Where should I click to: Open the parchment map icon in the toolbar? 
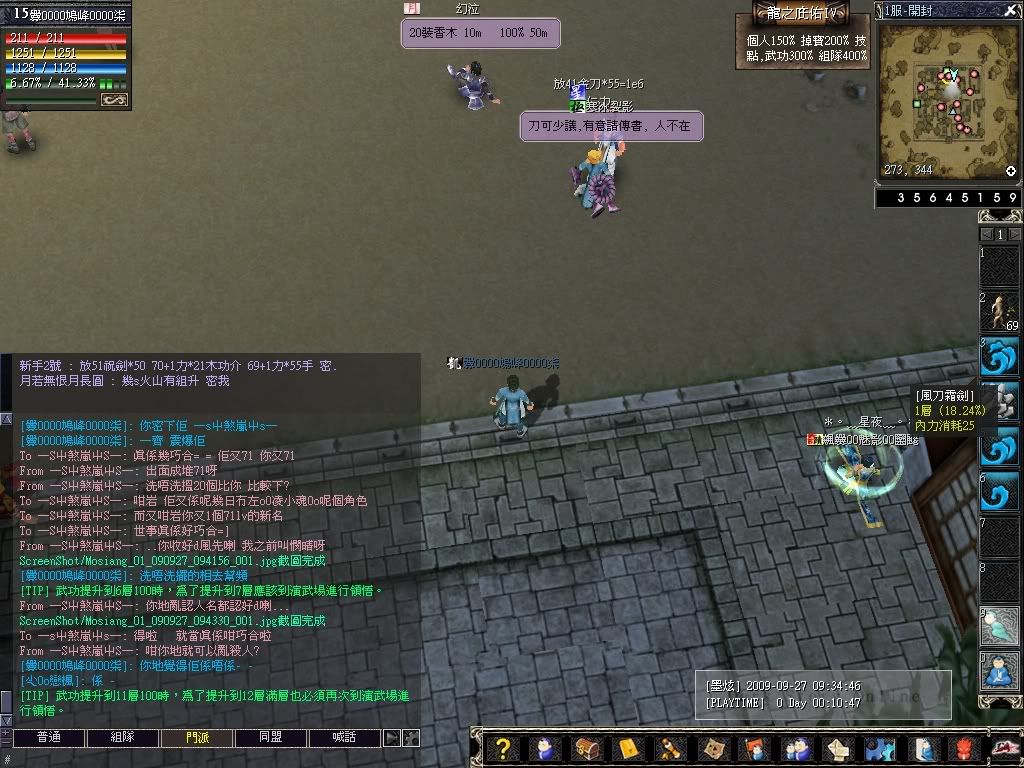[712, 748]
